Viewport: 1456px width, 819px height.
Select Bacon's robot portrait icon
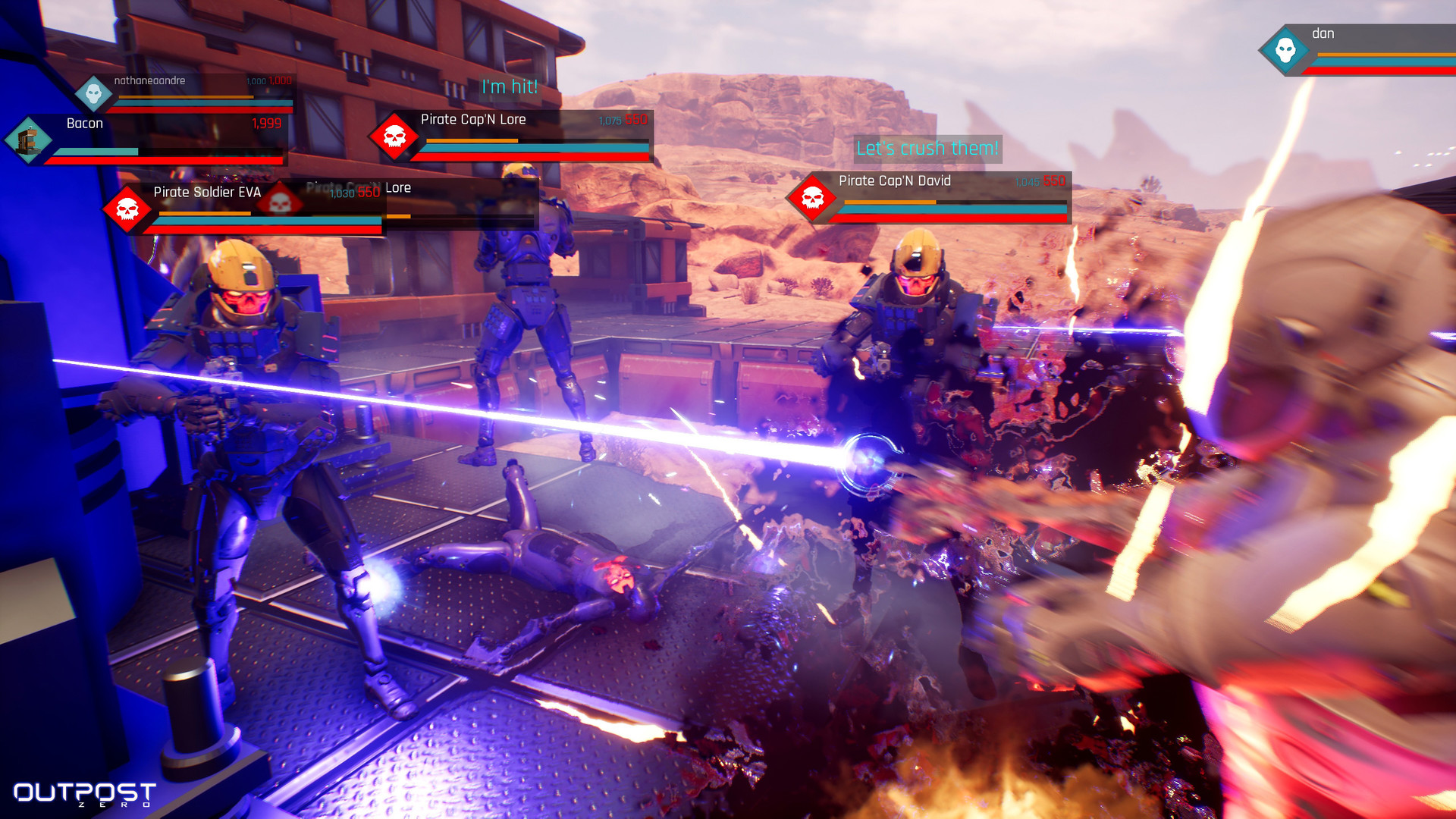[28, 140]
